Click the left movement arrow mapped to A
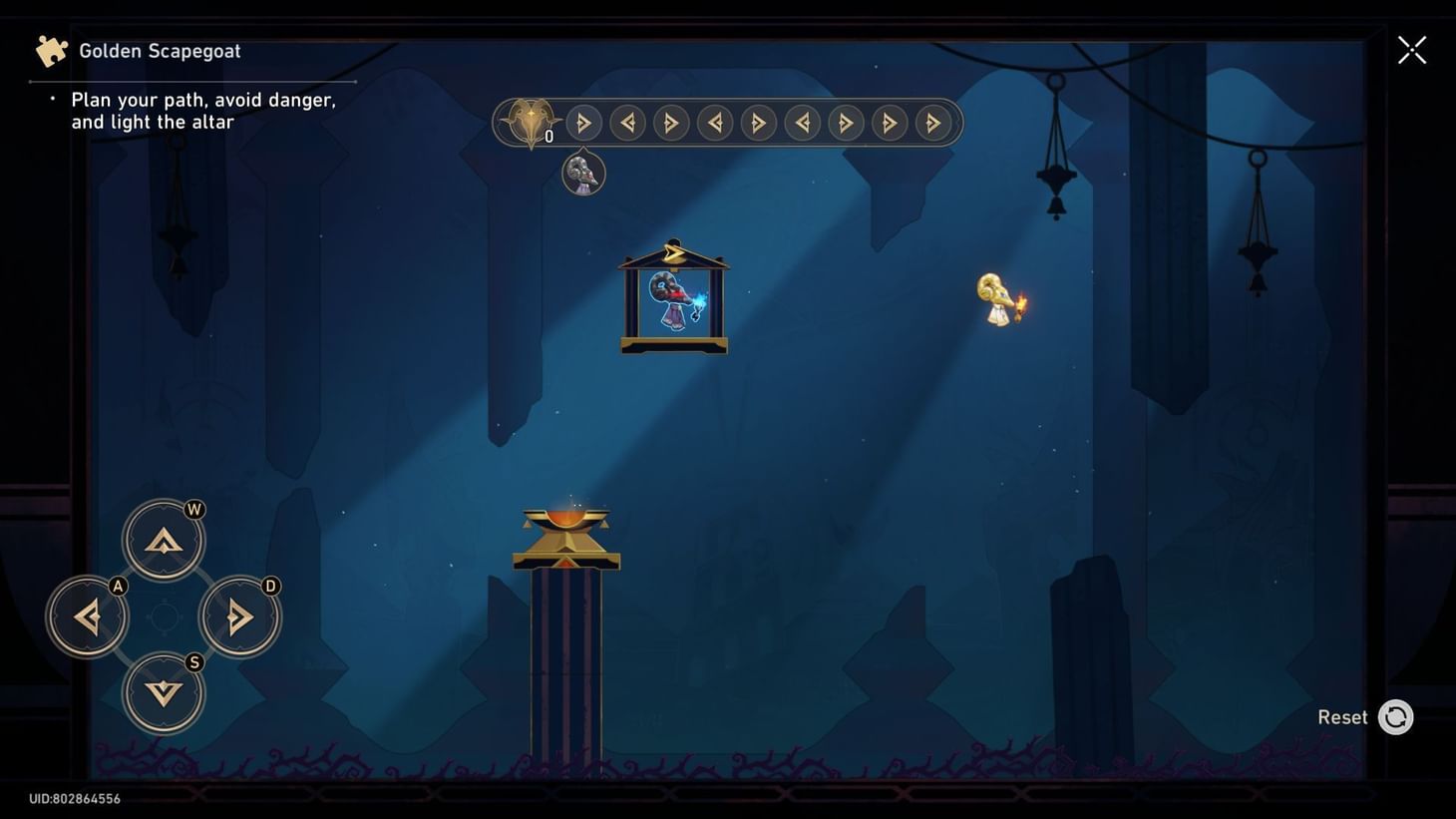This screenshot has height=819, width=1456. (88, 616)
